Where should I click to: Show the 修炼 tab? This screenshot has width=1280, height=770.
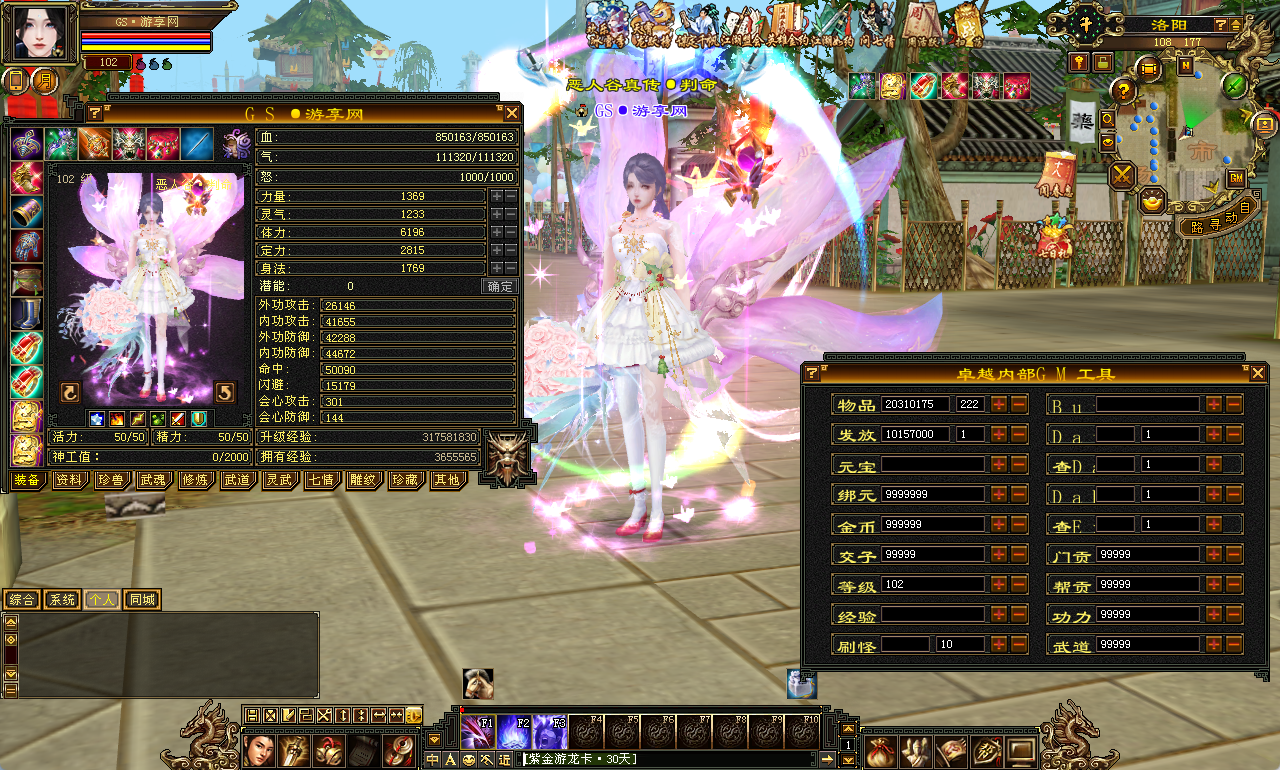(195, 480)
